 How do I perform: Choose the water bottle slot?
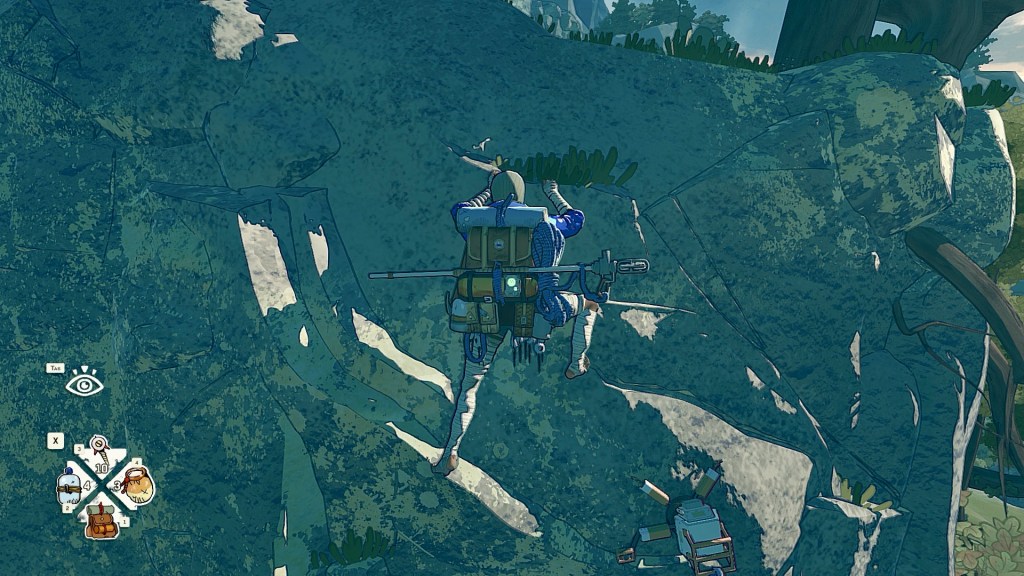coord(69,487)
